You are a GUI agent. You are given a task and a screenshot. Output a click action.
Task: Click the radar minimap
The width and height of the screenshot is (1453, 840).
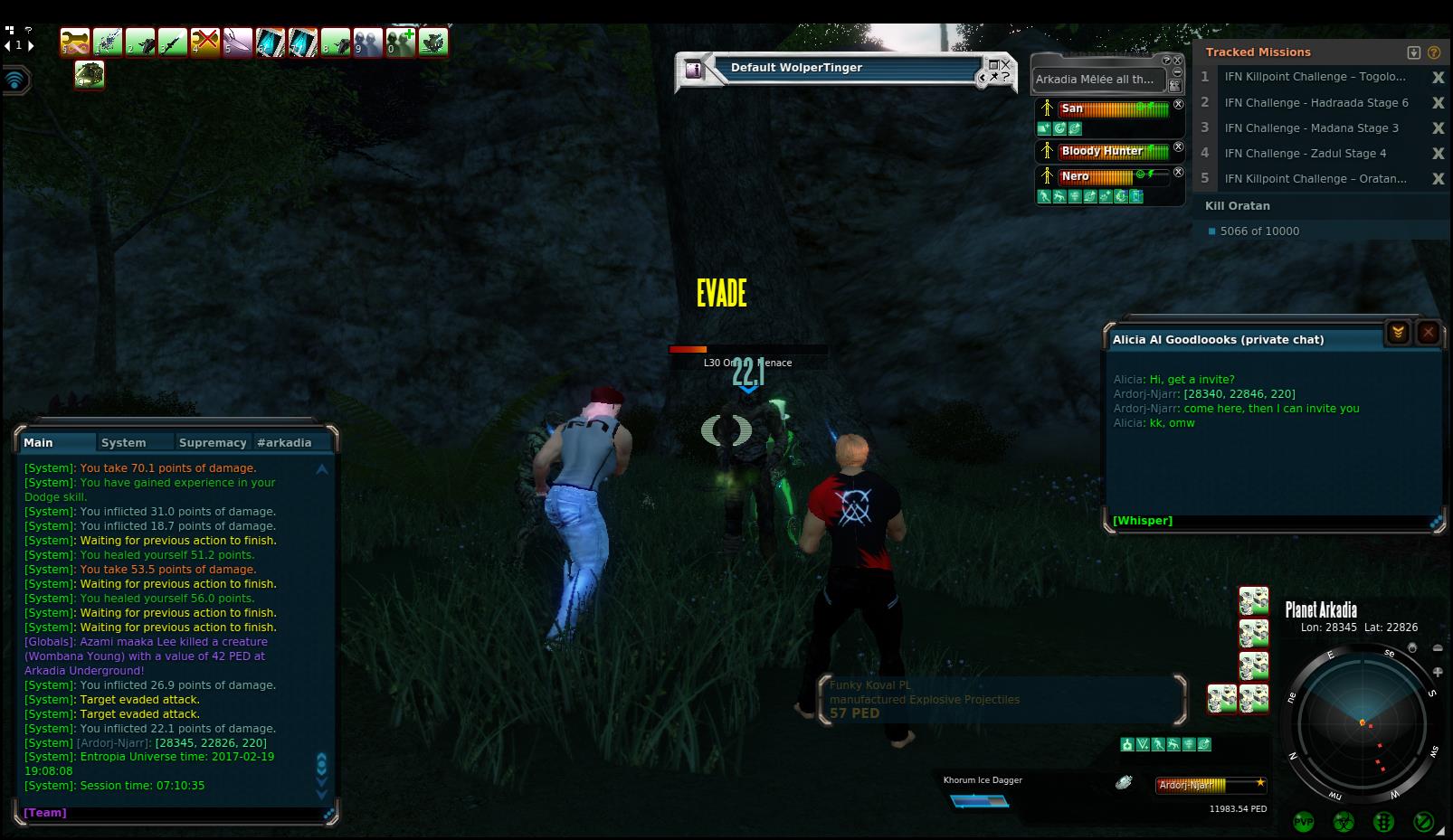pos(1362,723)
